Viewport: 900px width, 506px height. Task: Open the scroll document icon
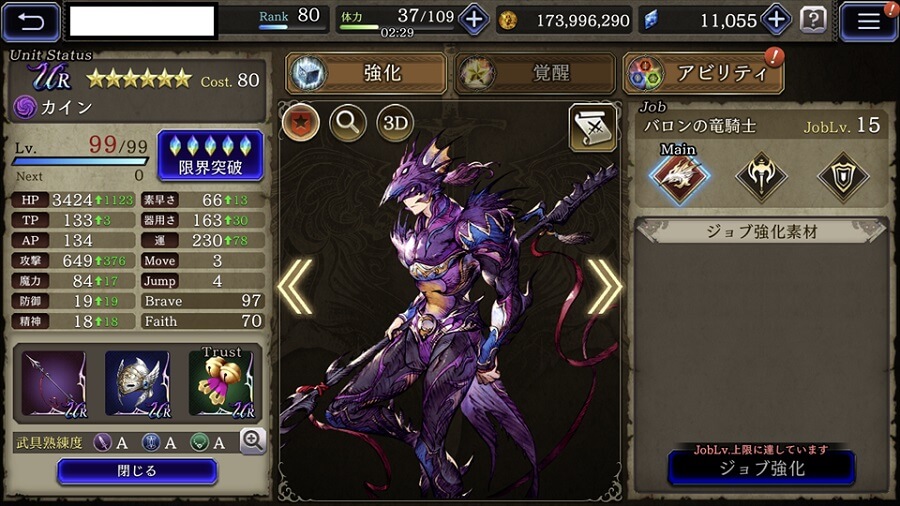[x=592, y=126]
